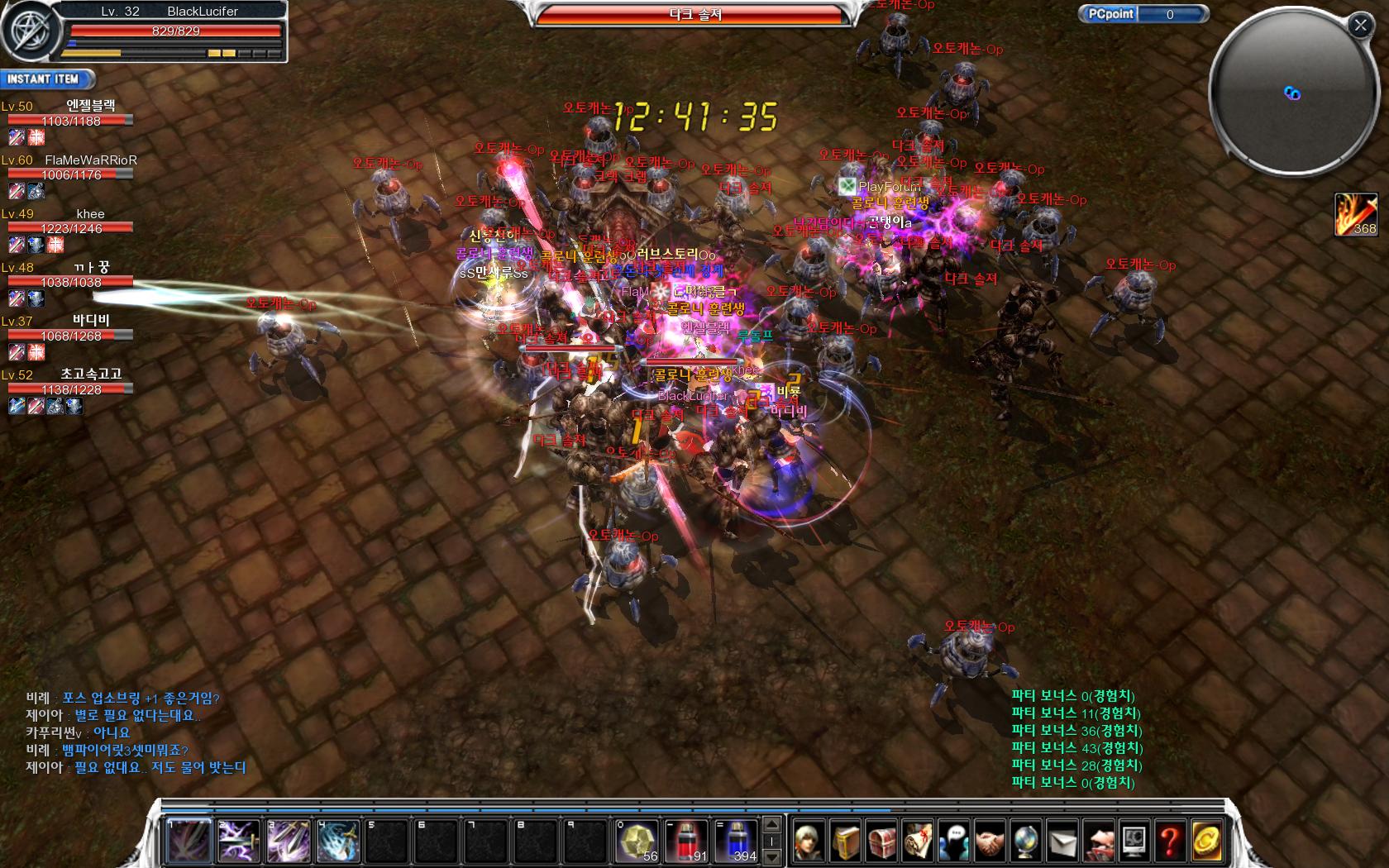Open help with the red question mark
Viewport: 1389px width, 868px height.
[1170, 842]
